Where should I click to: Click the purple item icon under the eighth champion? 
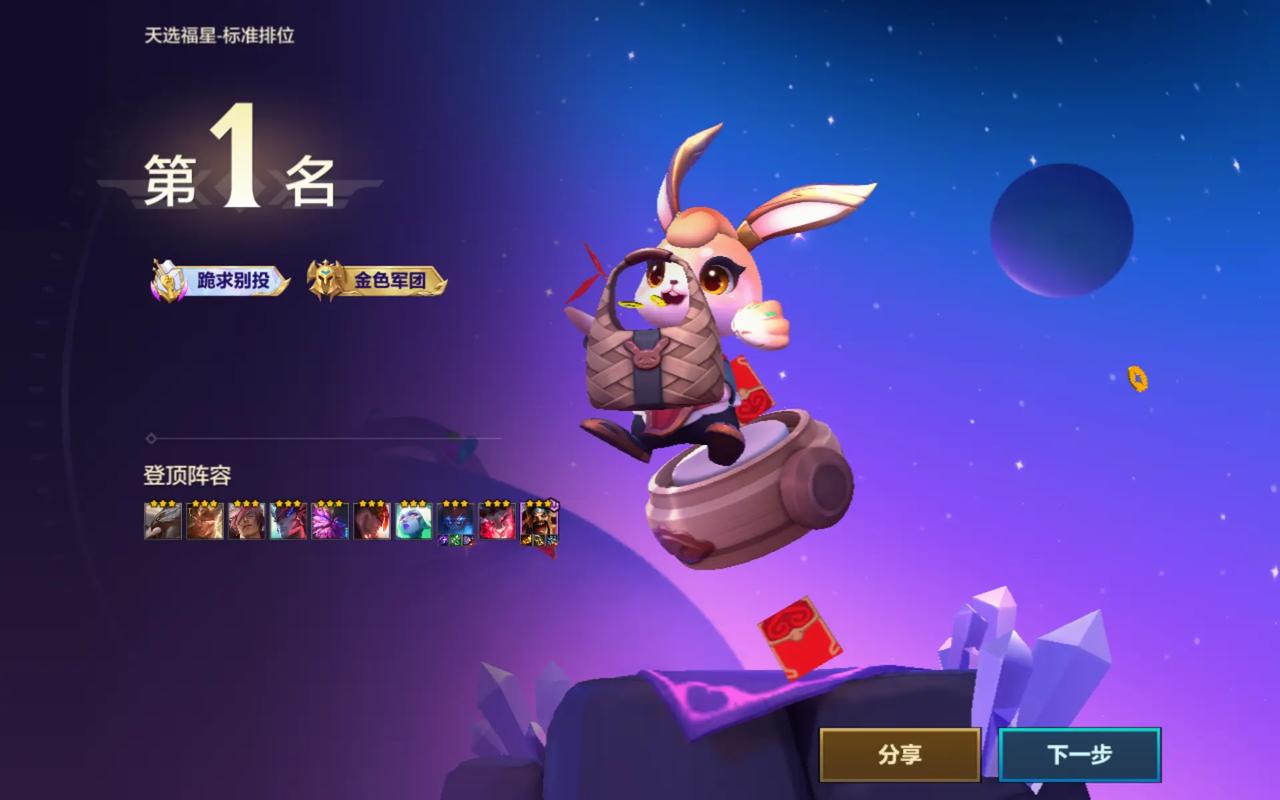444,540
